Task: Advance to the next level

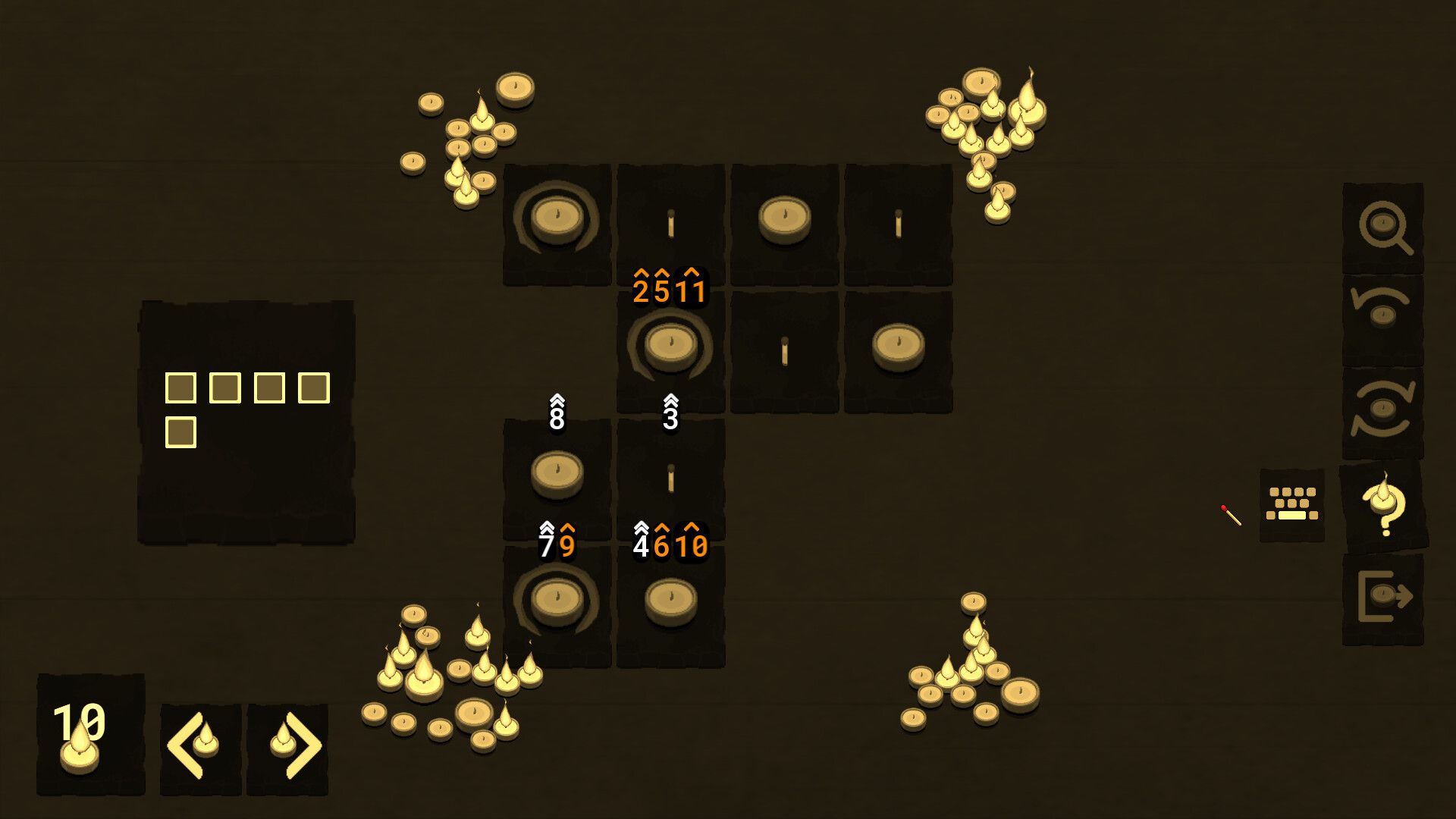Action: coord(288,748)
